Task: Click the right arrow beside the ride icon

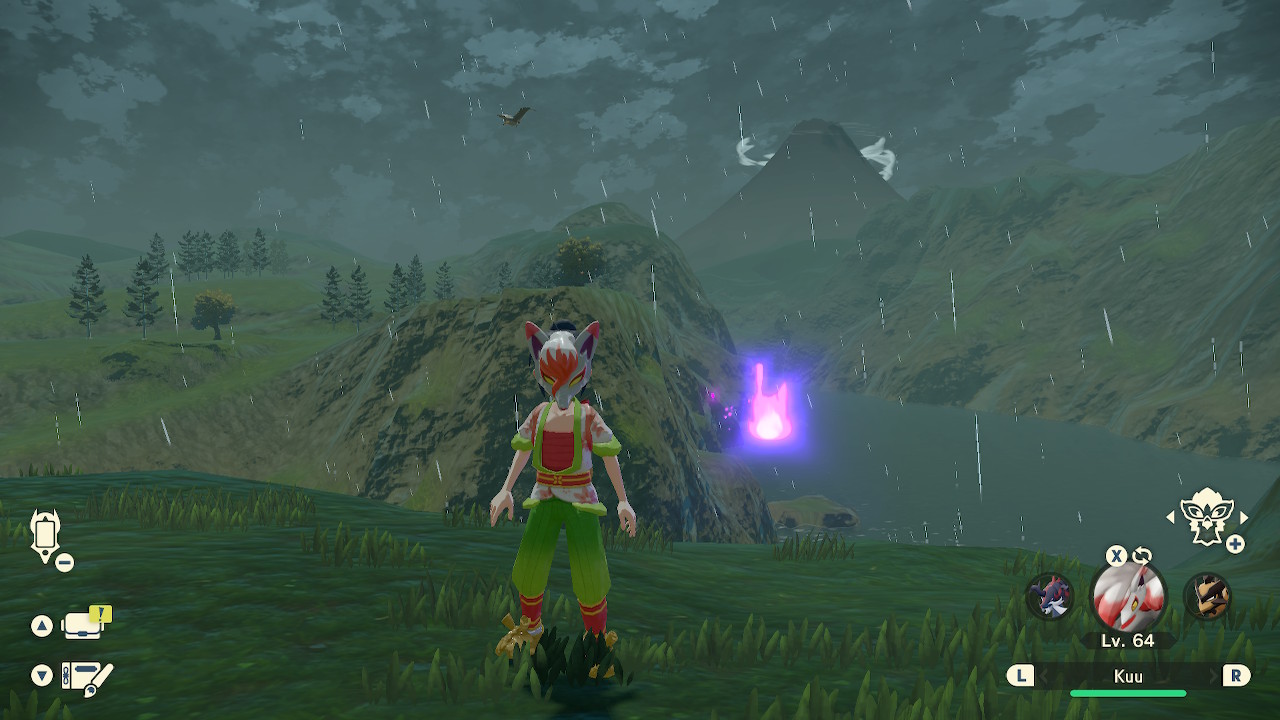Action: coord(1244,517)
